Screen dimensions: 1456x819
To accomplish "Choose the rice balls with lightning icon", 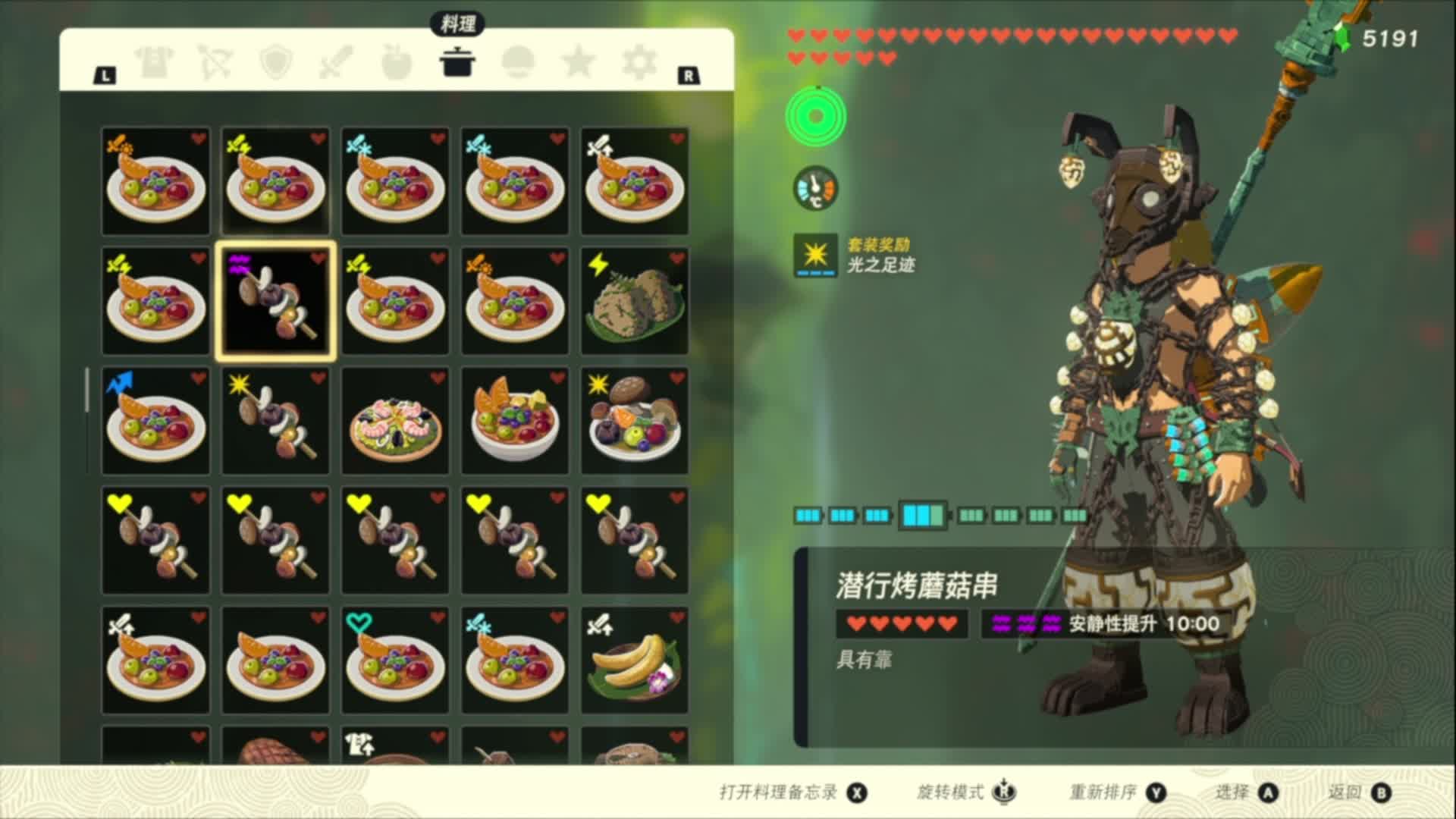I will pos(635,301).
